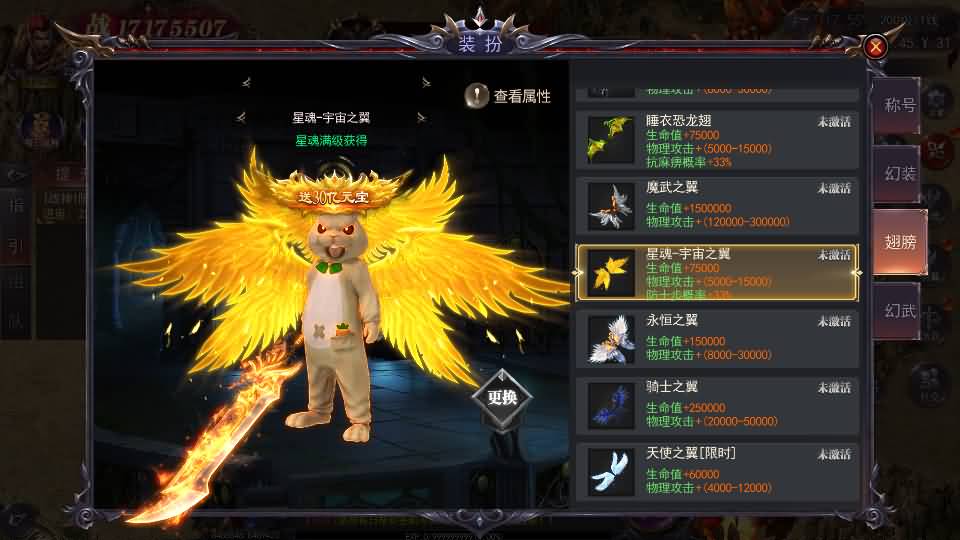Open 查看属性 attribute details

pyautogui.click(x=508, y=96)
